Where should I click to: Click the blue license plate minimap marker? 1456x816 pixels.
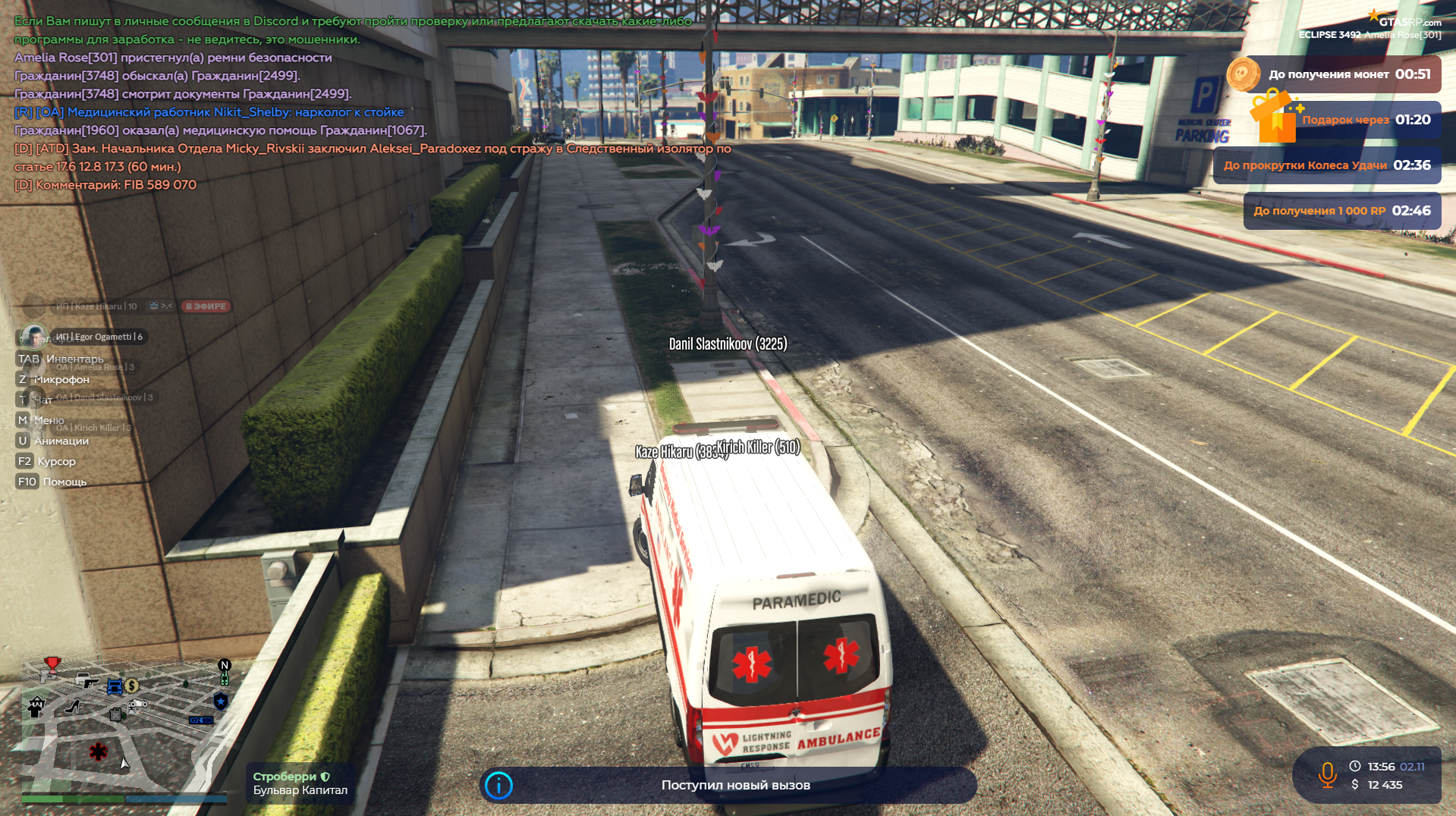[201, 720]
